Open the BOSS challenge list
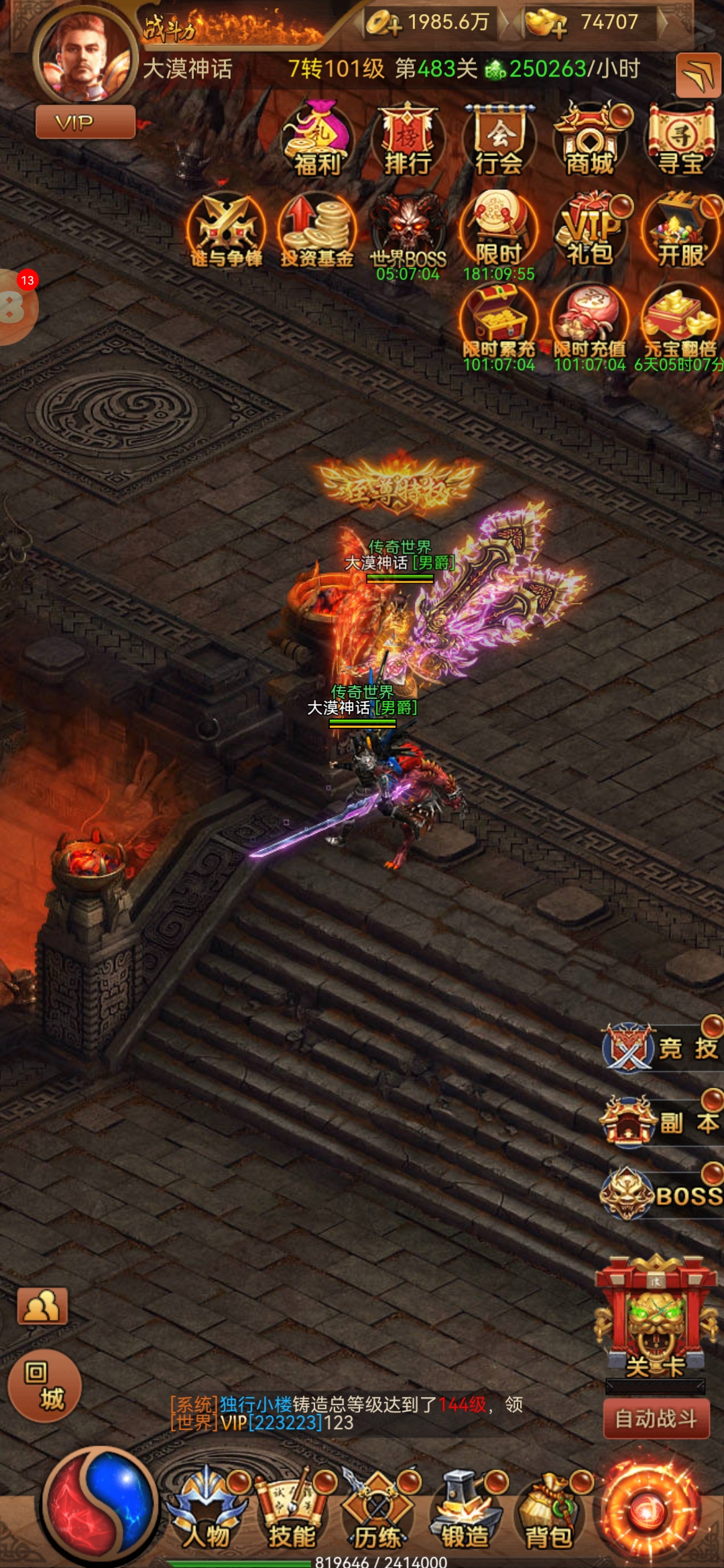The height and width of the screenshot is (1568, 724). pos(660,1195)
